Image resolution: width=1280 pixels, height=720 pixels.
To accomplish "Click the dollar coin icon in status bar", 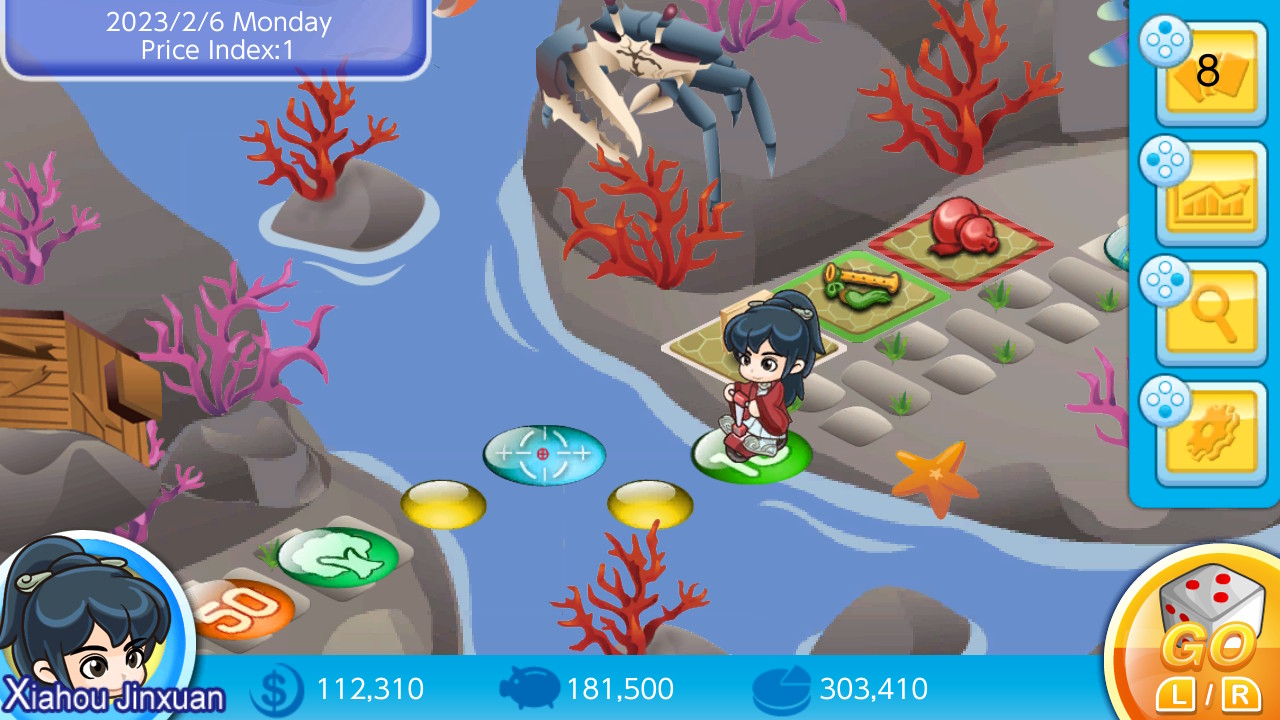I will tap(274, 688).
